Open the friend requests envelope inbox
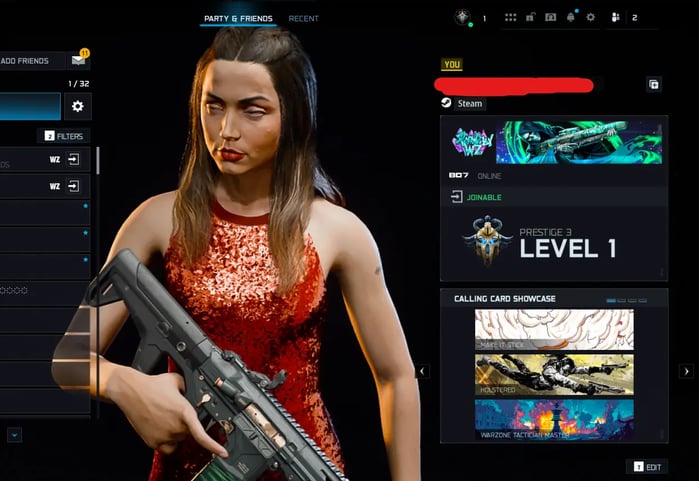Viewport: 699px width, 481px height. 79,61
